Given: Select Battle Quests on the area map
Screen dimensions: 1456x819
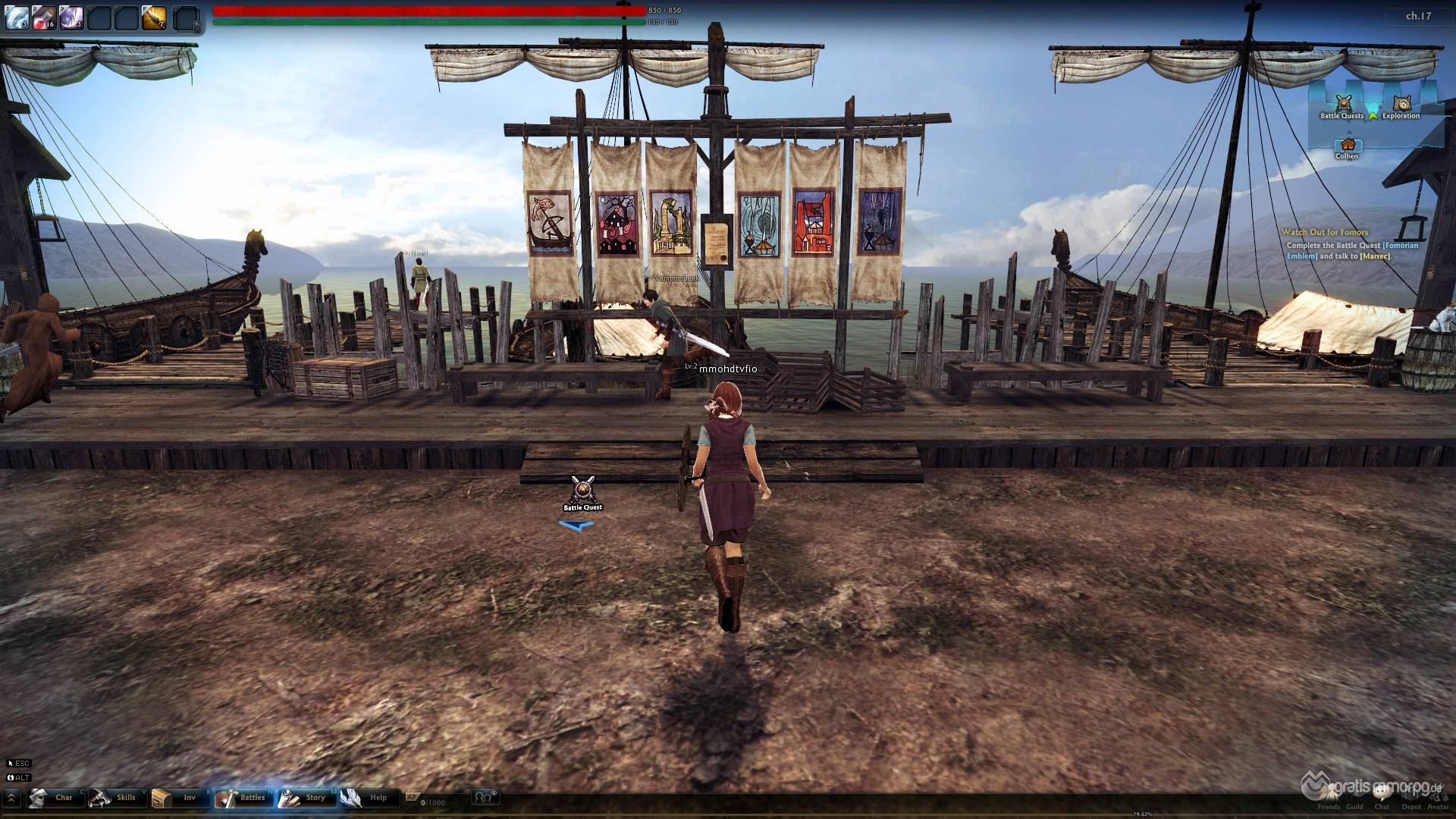Looking at the screenshot, I should [1343, 105].
